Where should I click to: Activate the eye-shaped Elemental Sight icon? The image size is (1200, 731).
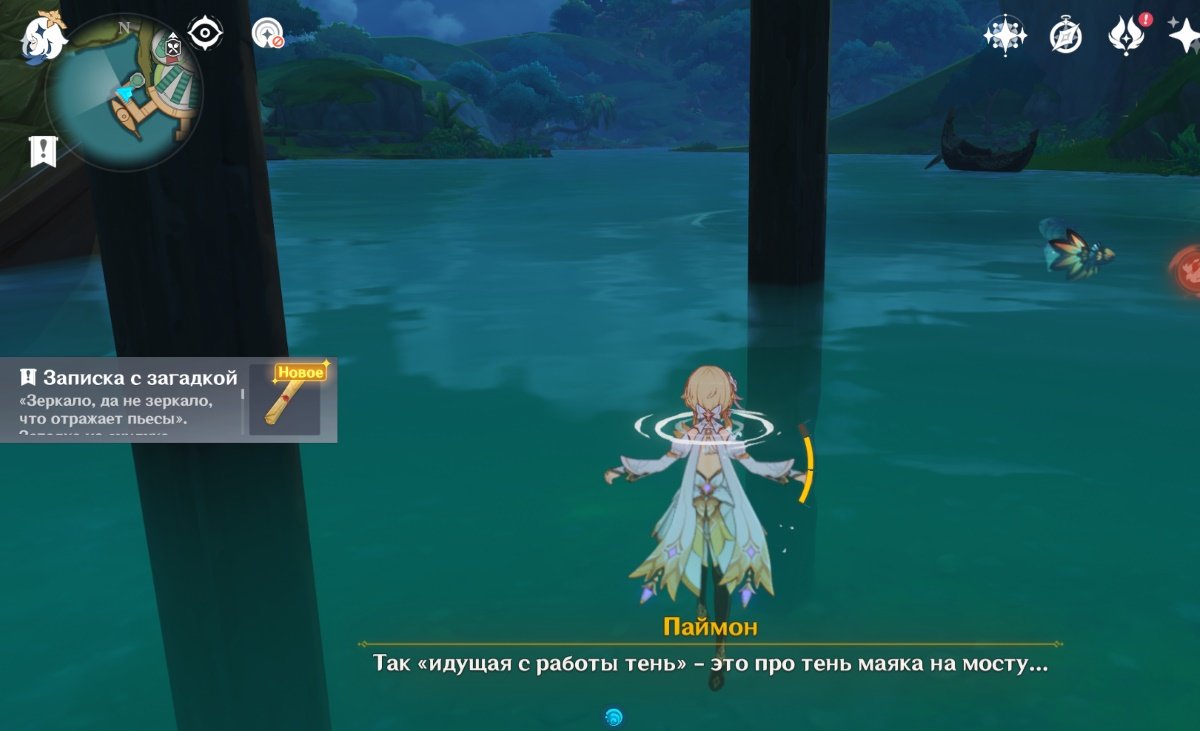[205, 34]
